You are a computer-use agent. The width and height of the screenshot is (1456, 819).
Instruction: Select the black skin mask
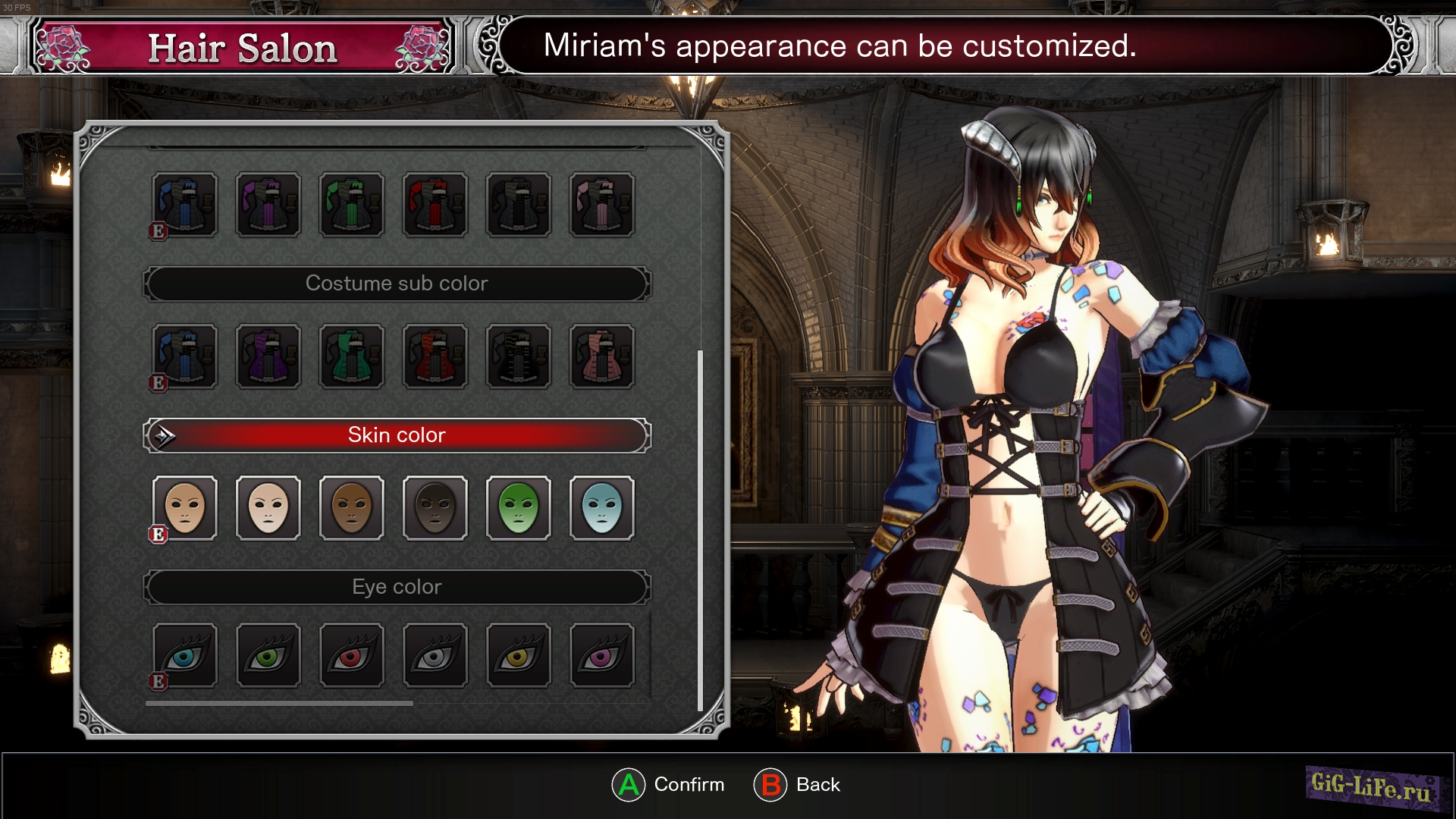(435, 508)
